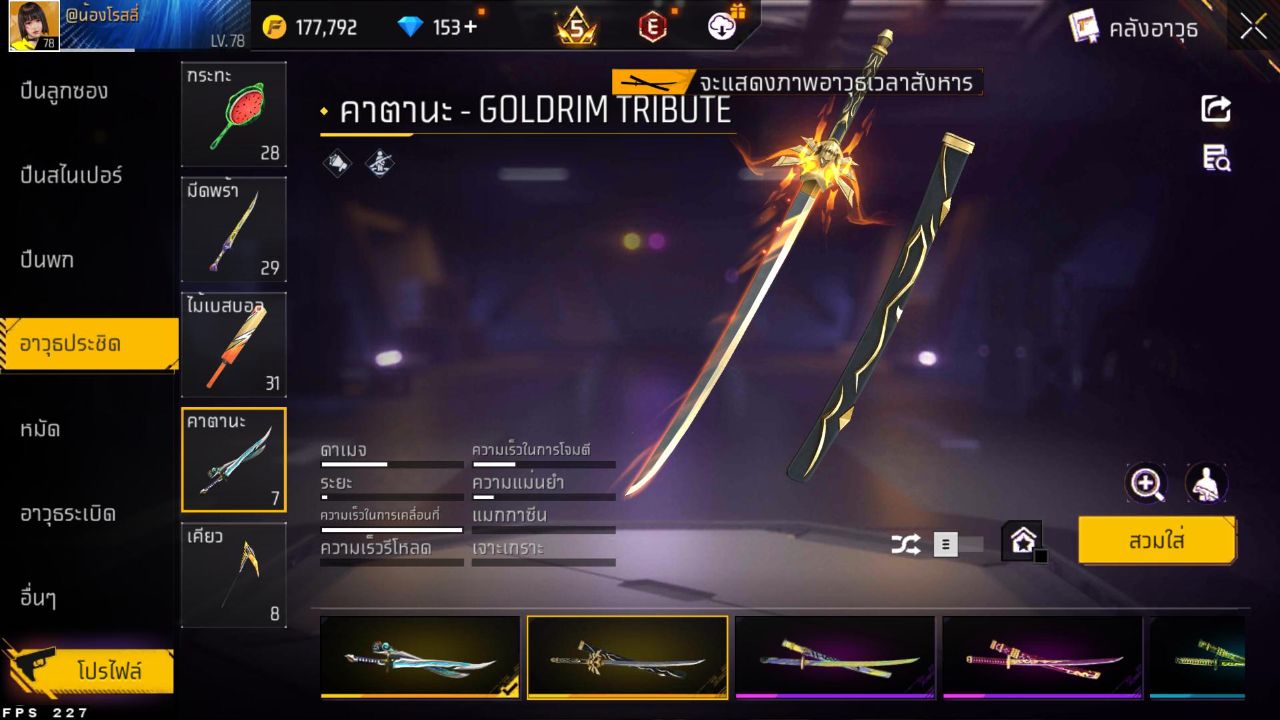Choose the pink katana skin thumbnail at bottom
Screen dimensions: 1280x720
(x=1043, y=658)
